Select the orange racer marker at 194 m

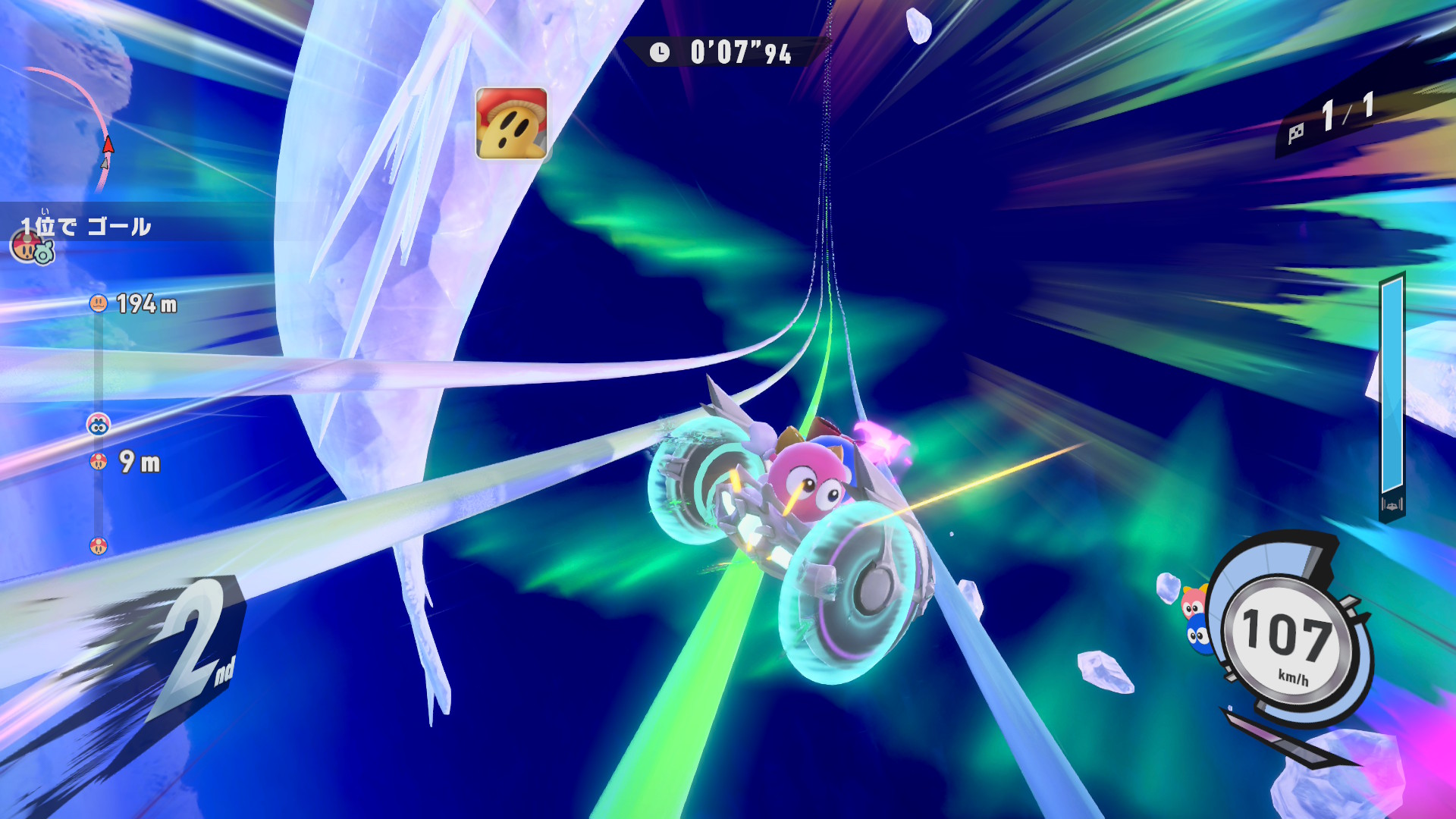pos(99,304)
